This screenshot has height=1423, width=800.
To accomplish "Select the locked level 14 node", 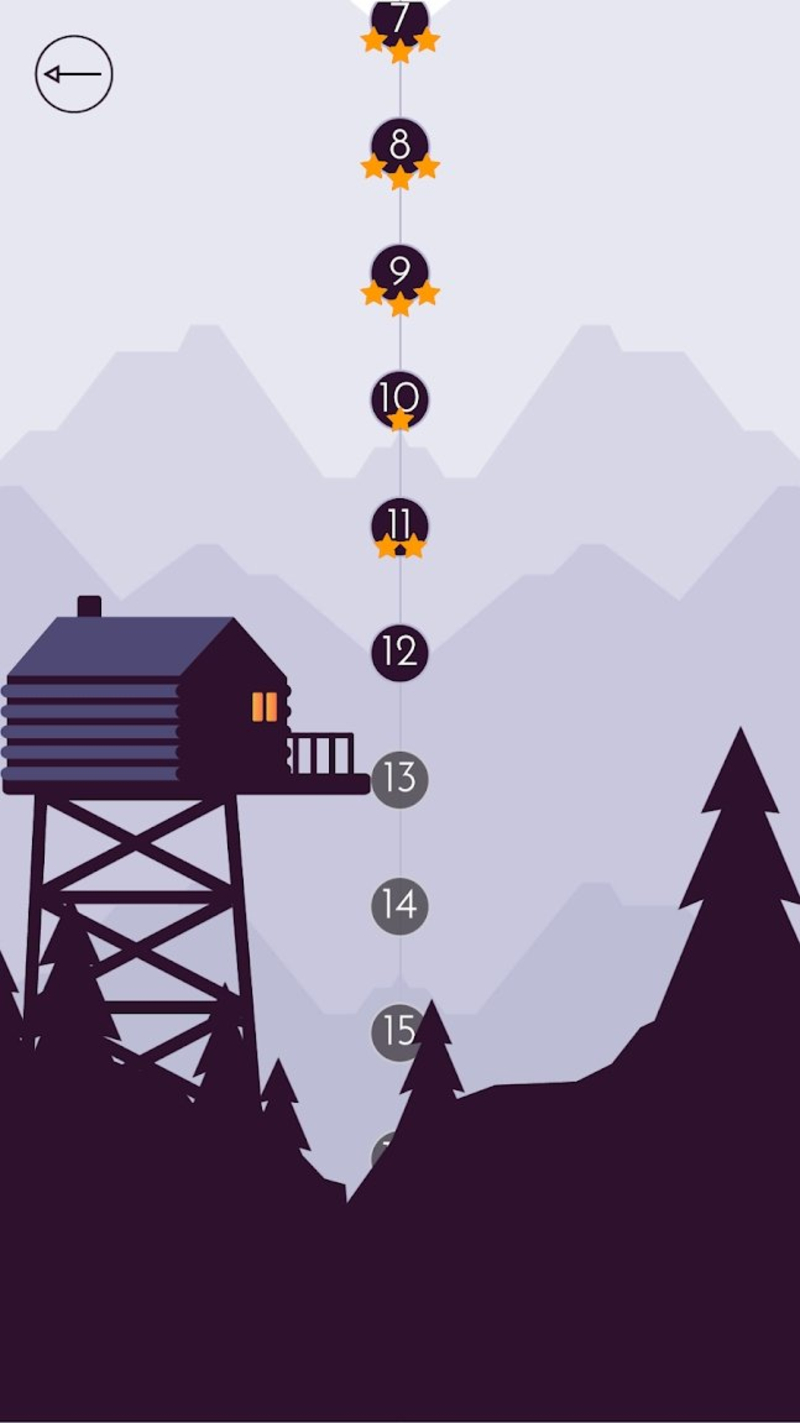I will coord(400,906).
